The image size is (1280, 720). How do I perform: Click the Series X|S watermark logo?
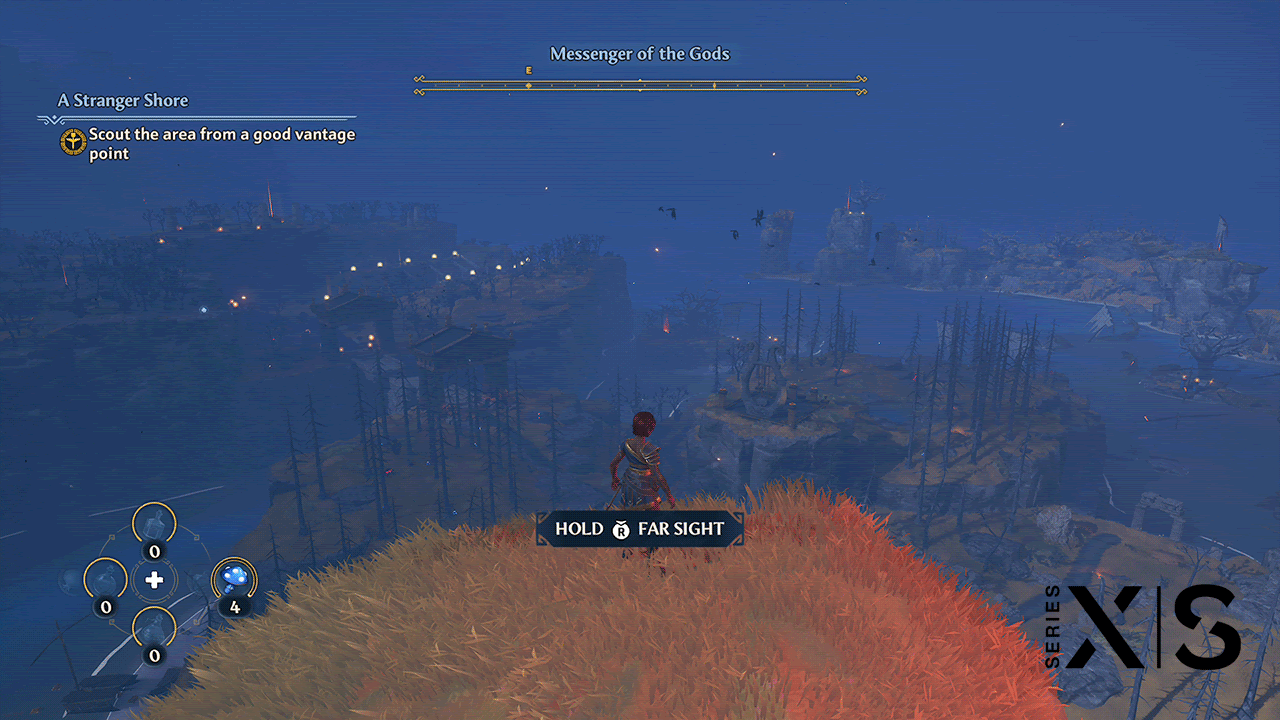coord(1145,627)
